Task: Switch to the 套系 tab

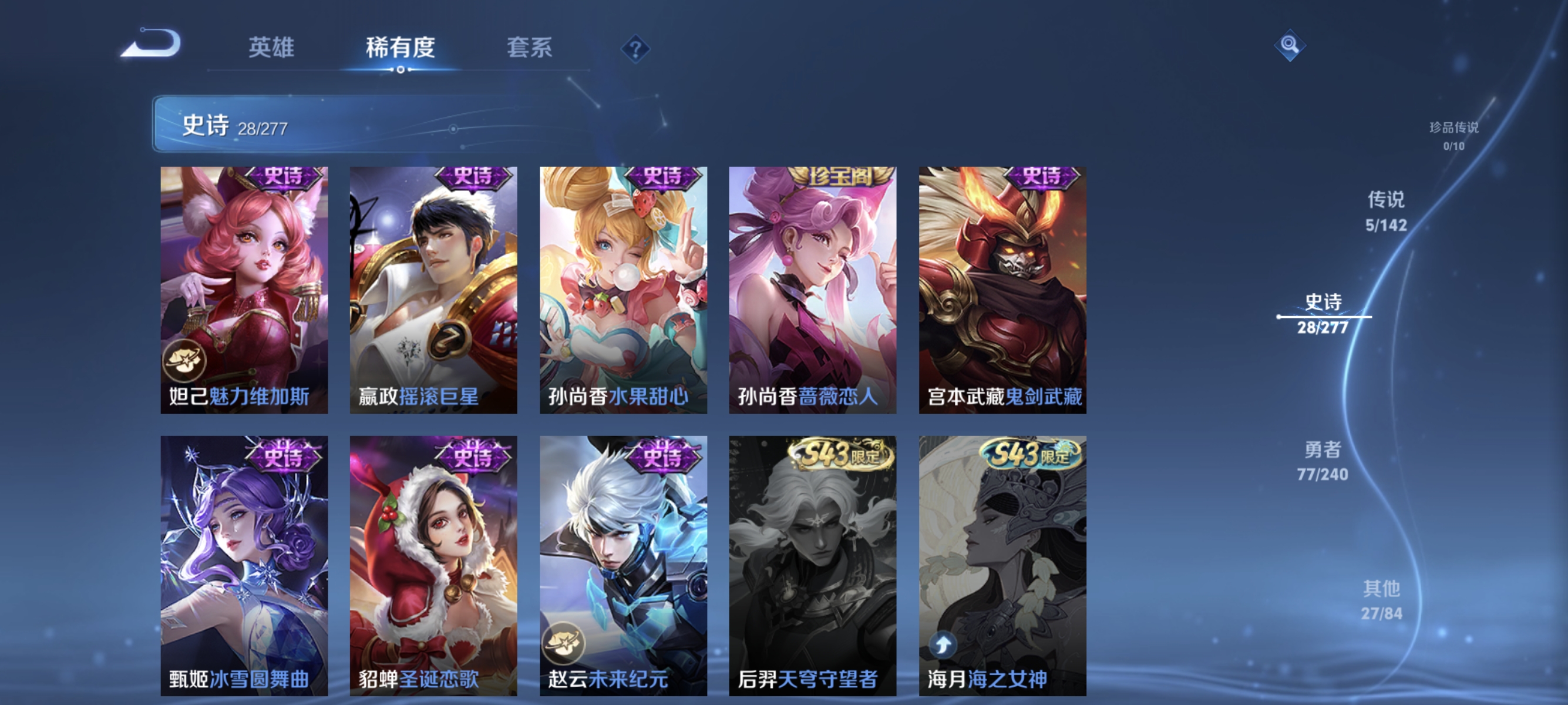Action: tap(530, 49)
